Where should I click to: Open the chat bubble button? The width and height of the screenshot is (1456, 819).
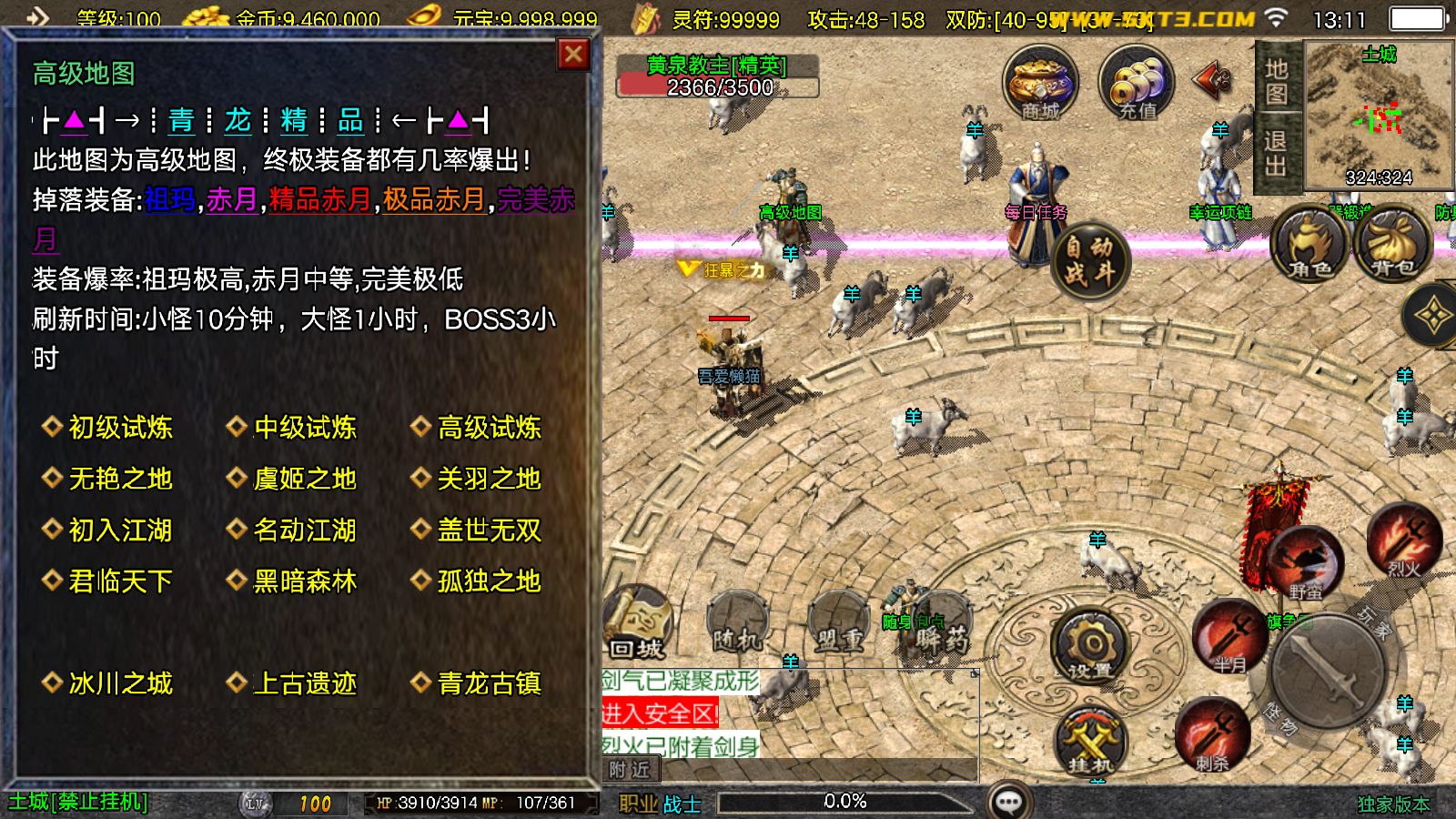(x=1009, y=802)
